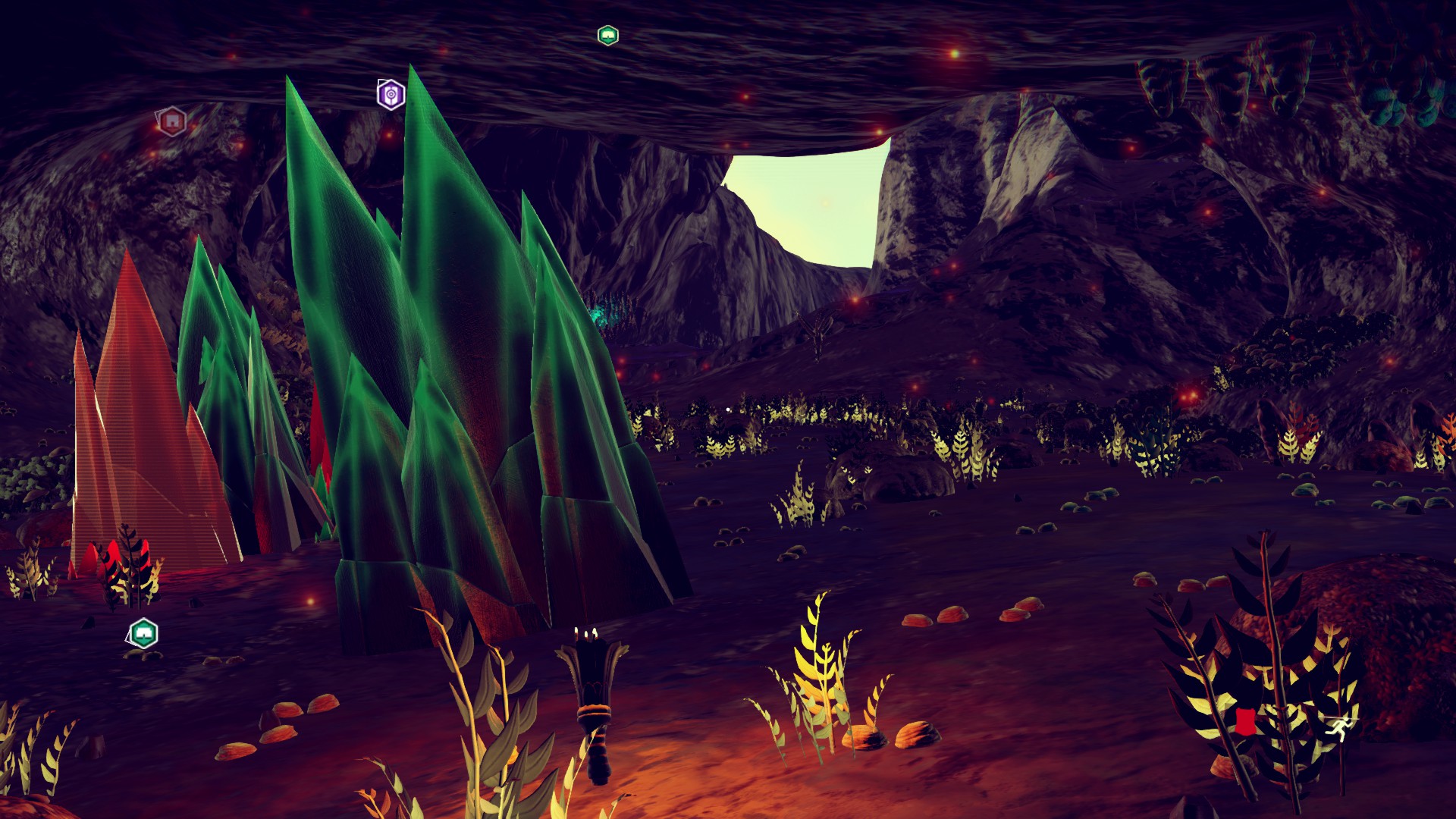1456x819 pixels.
Task: Select the purple hexagon waypoint marker
Action: pos(391,94)
